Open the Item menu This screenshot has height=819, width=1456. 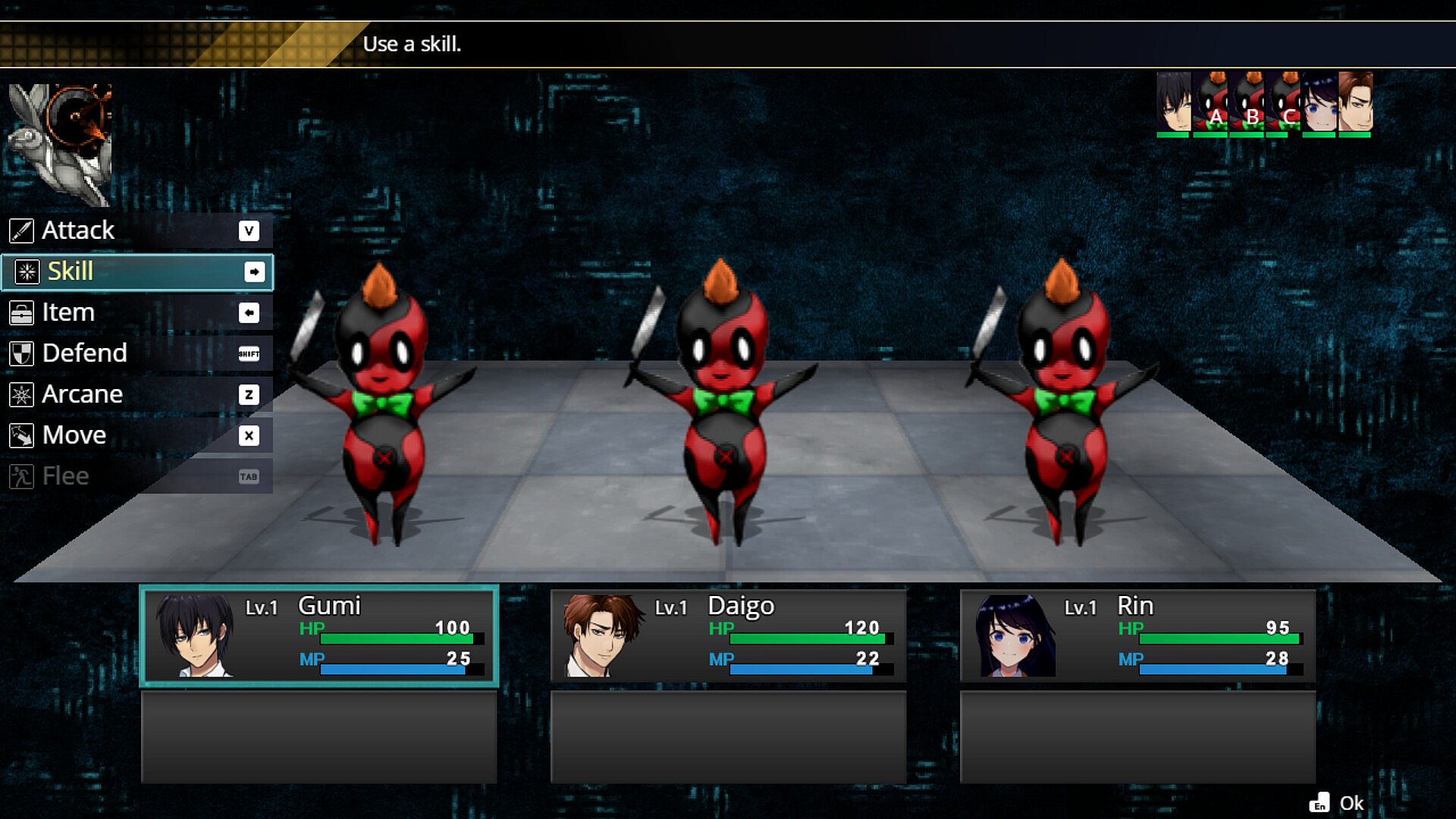point(136,312)
